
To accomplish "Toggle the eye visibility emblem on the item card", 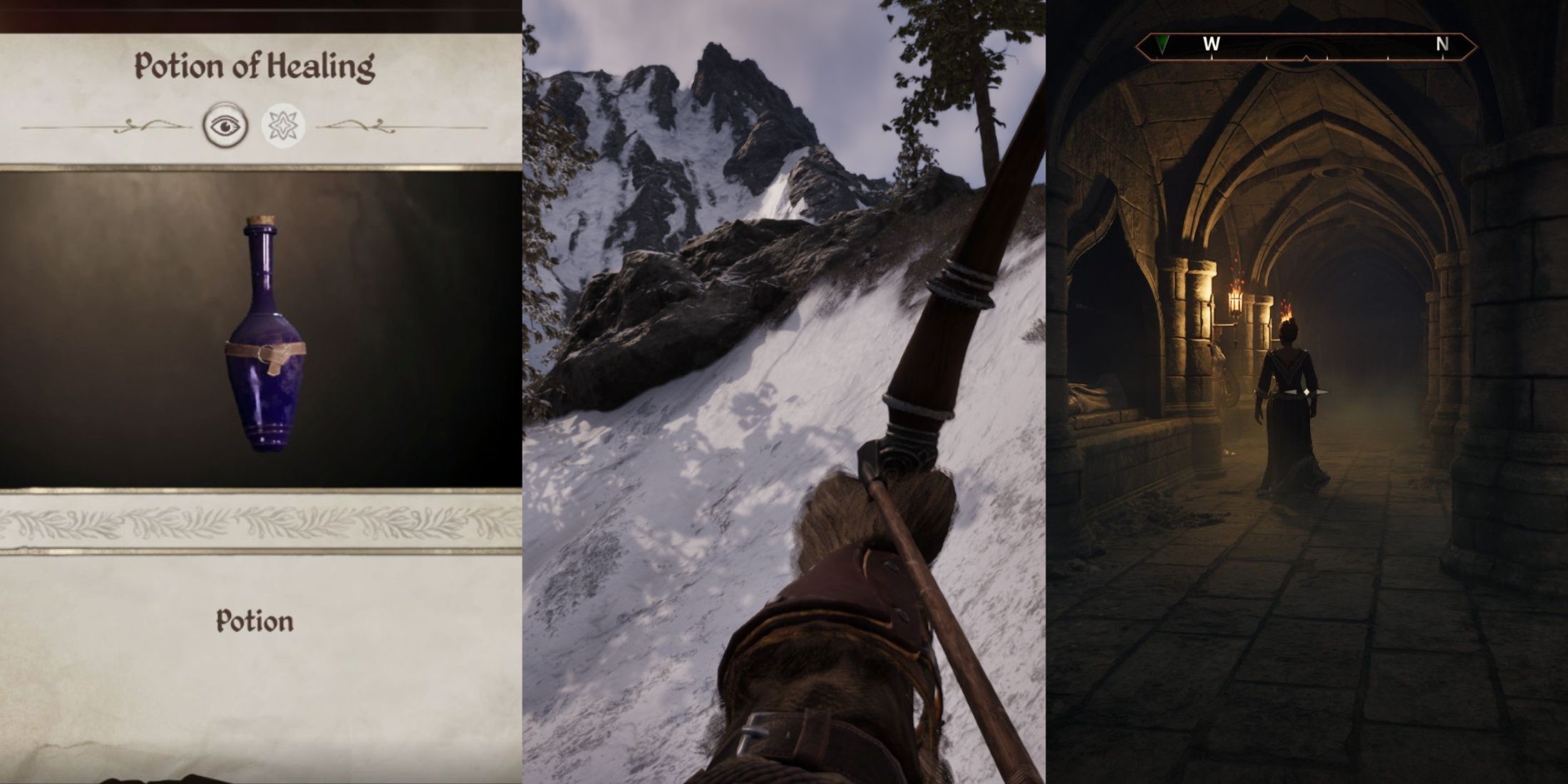I will 225,125.
